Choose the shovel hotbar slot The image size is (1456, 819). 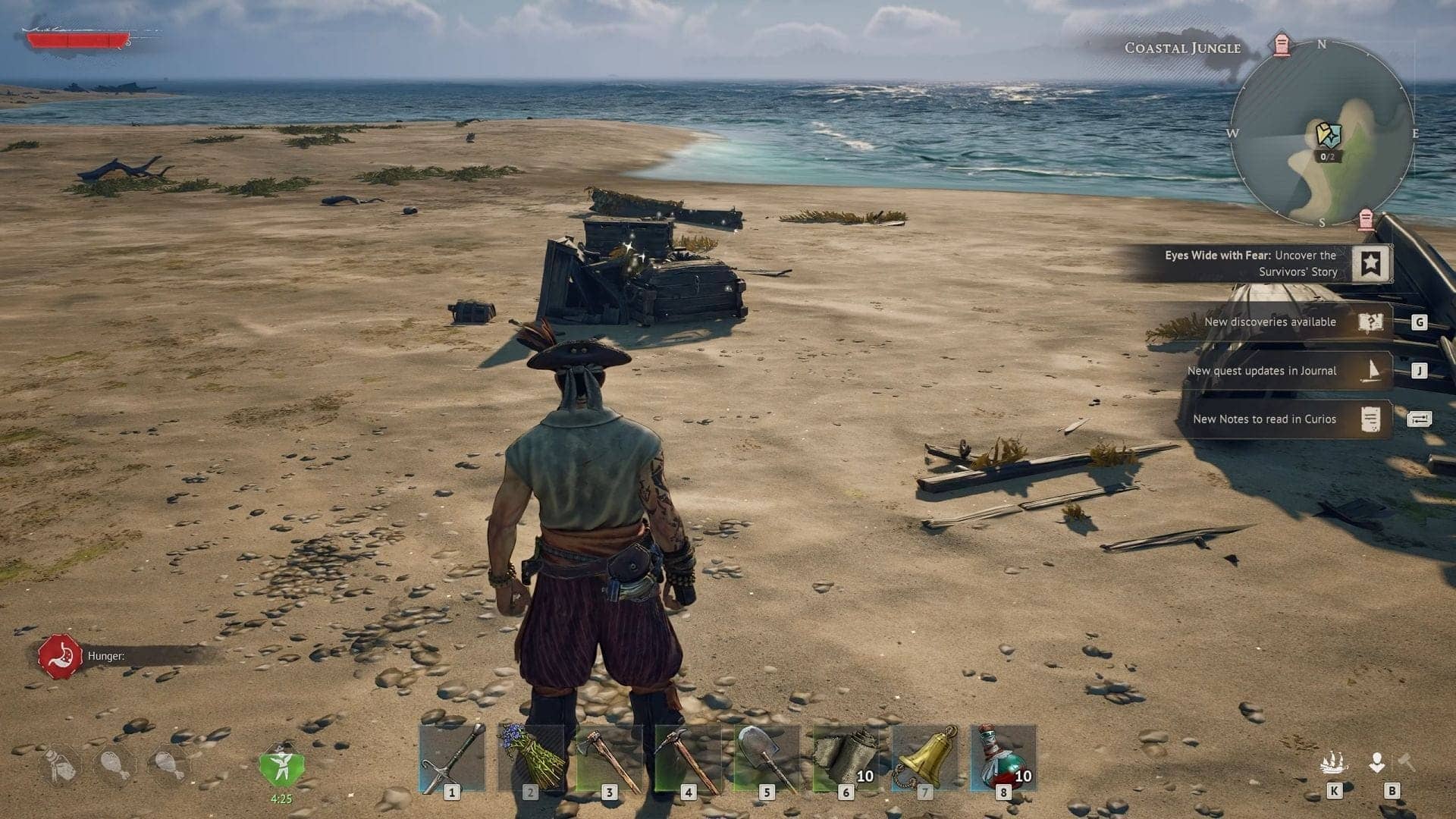click(767, 758)
